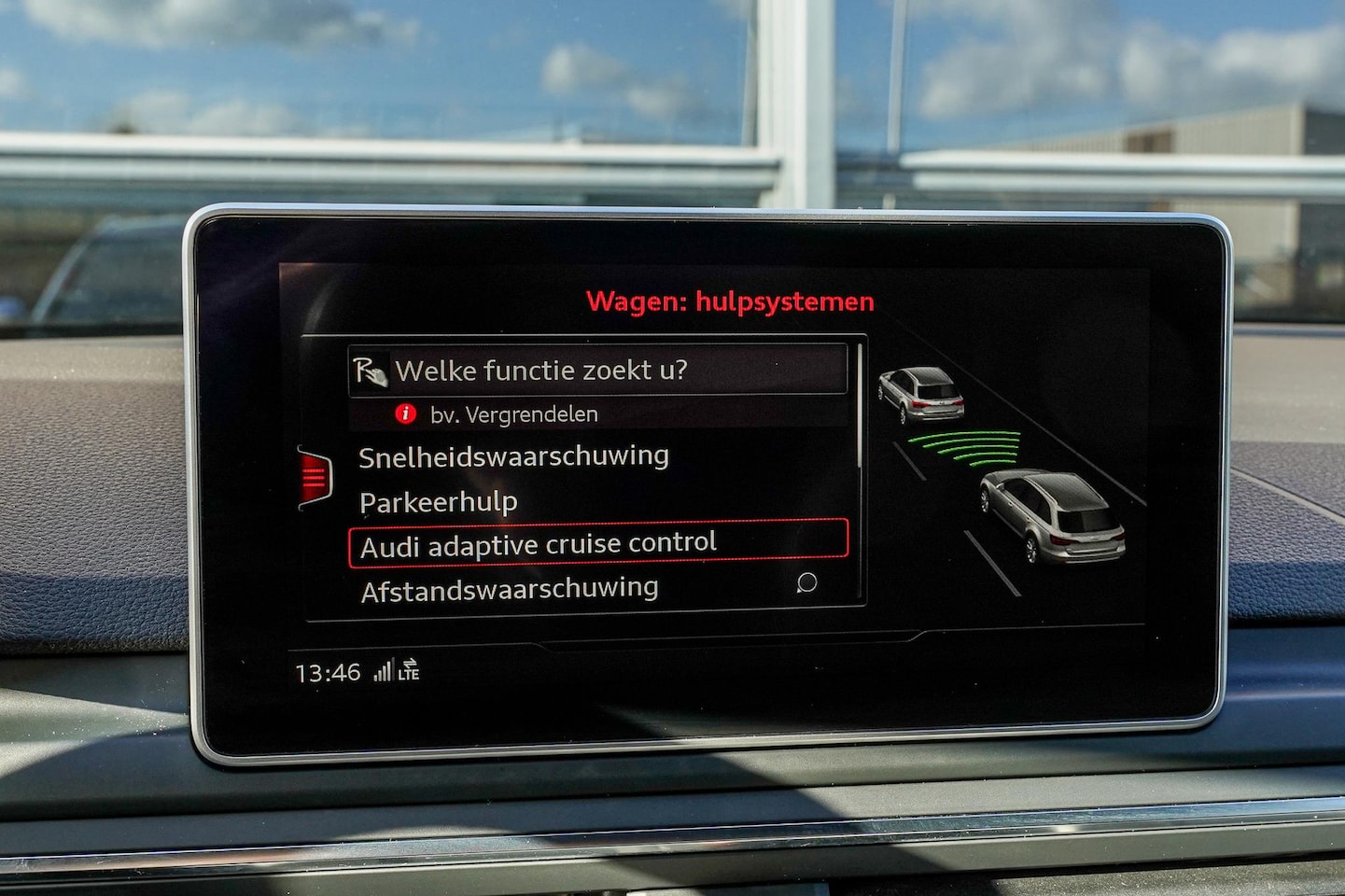The width and height of the screenshot is (1345, 896).
Task: Select the Afstandswaarschuwing menu entry
Action: [510, 590]
